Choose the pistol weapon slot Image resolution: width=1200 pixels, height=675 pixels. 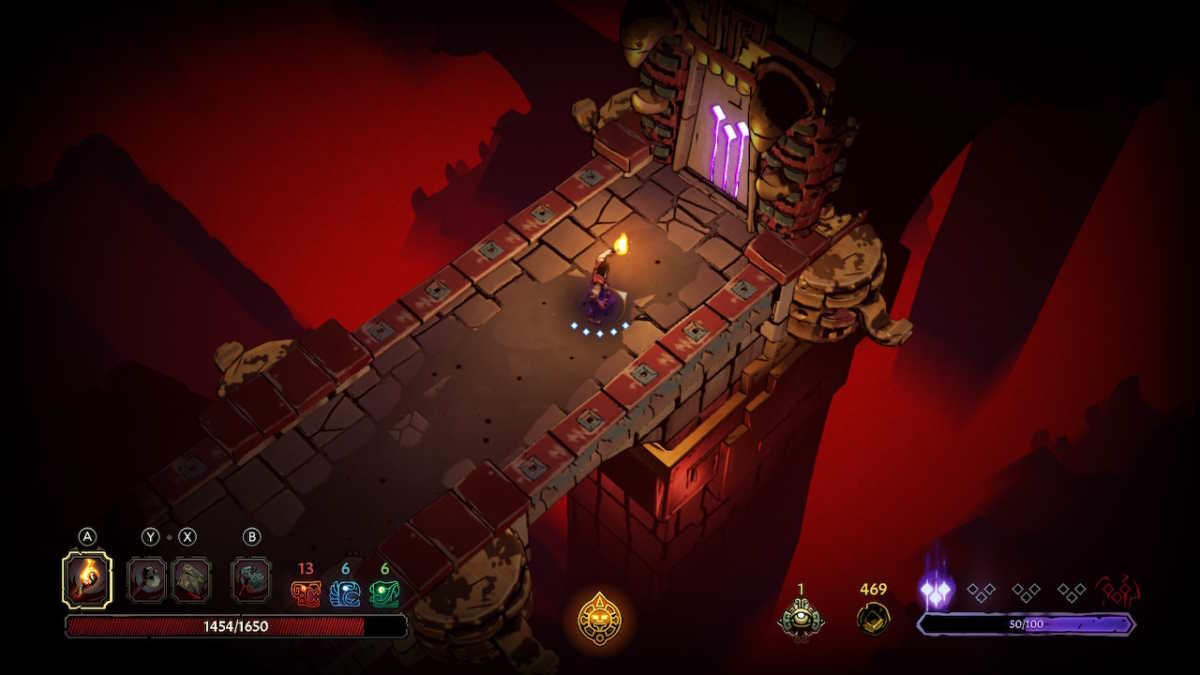[x=149, y=580]
